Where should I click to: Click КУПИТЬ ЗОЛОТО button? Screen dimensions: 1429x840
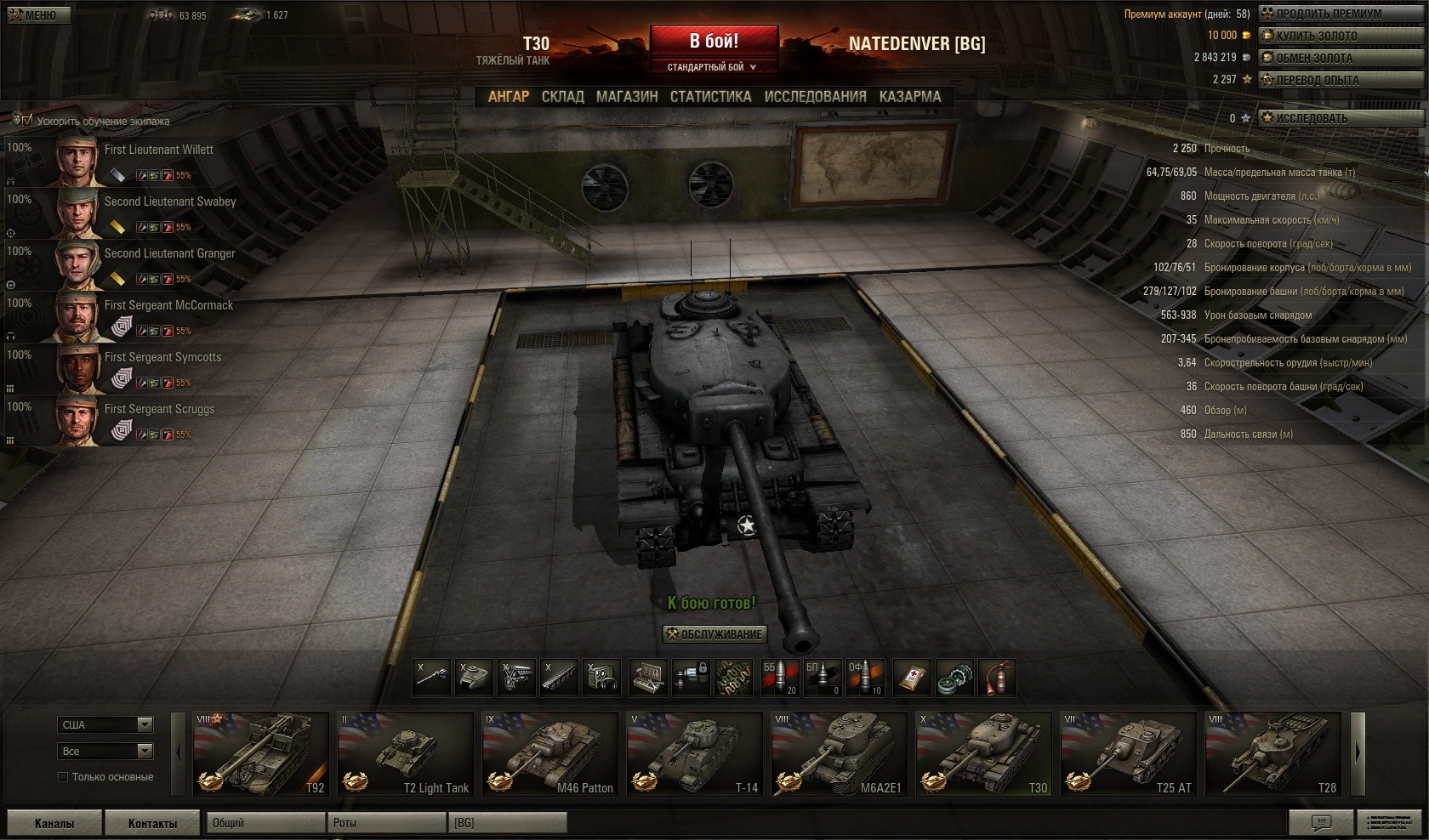[x=1341, y=36]
